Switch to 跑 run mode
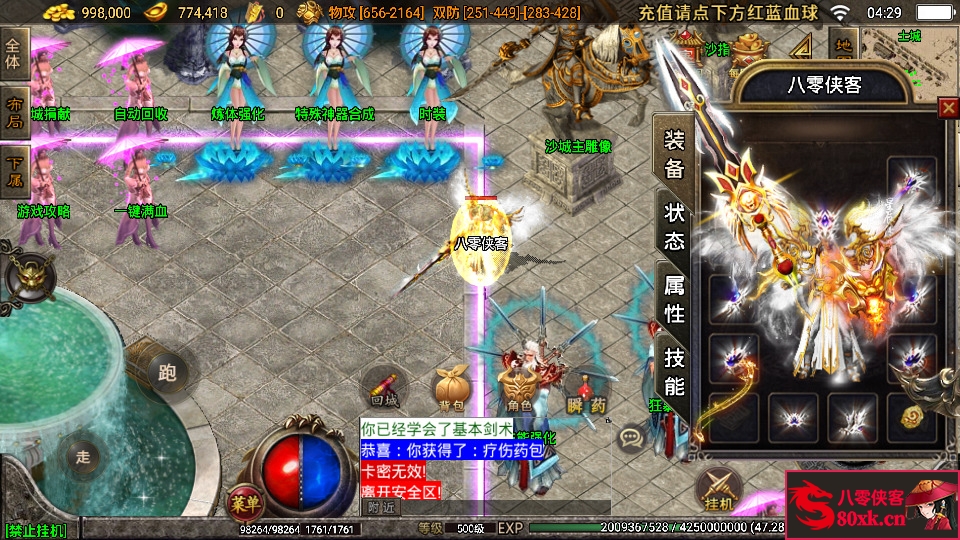The image size is (960, 540). (167, 373)
